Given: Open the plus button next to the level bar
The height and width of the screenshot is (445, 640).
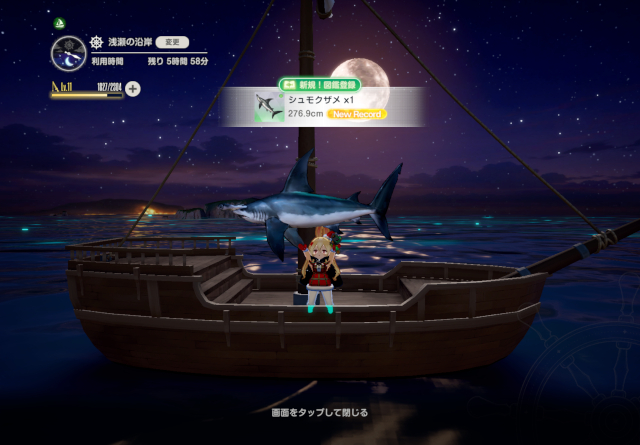Looking at the screenshot, I should 133,88.
